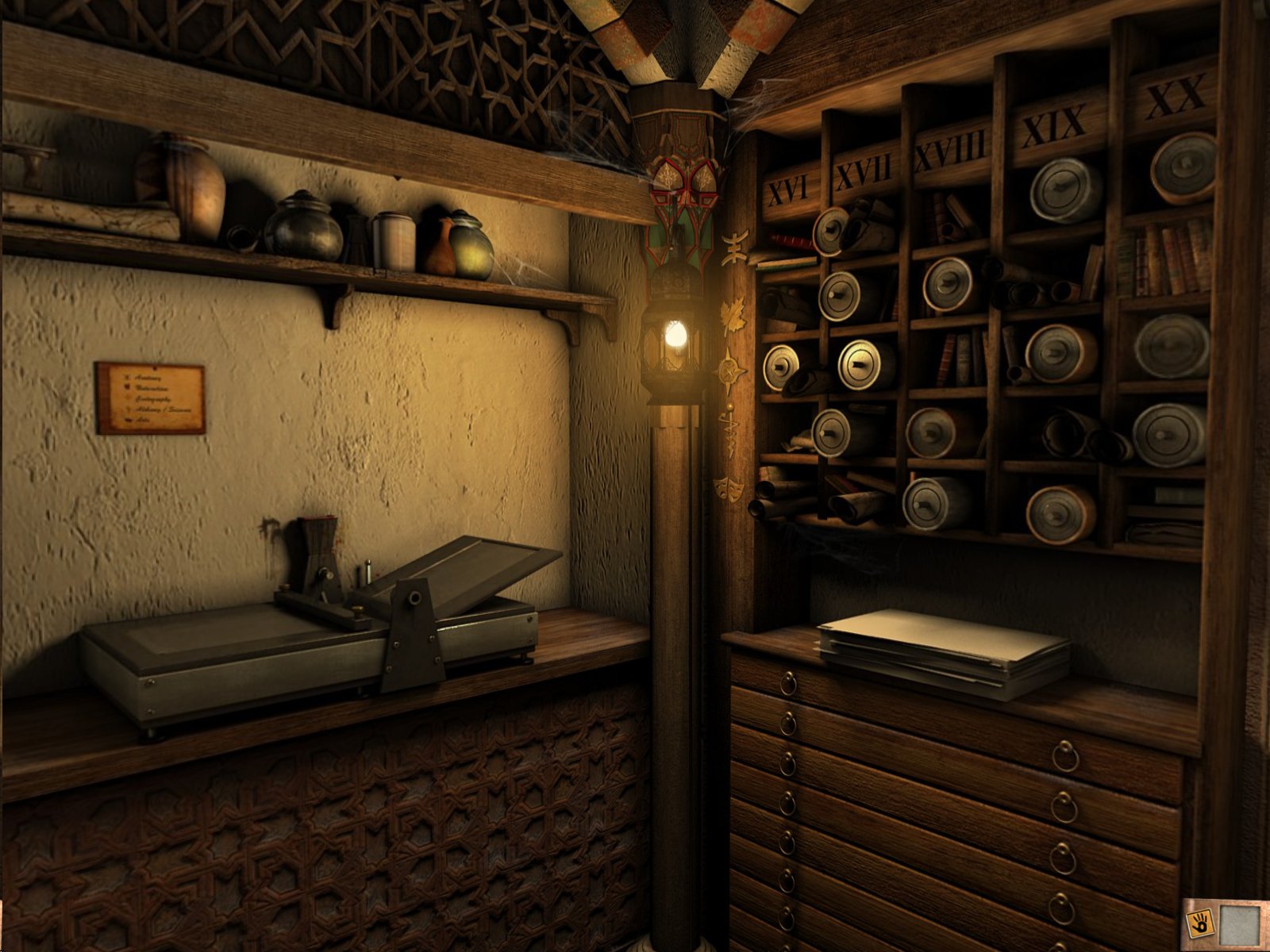
Task: Click the yellow hand icon
Action: [x=1200, y=923]
